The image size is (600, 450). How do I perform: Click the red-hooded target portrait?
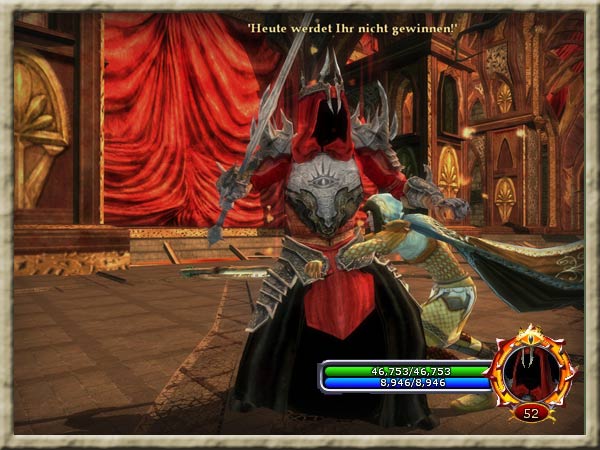coord(532,374)
